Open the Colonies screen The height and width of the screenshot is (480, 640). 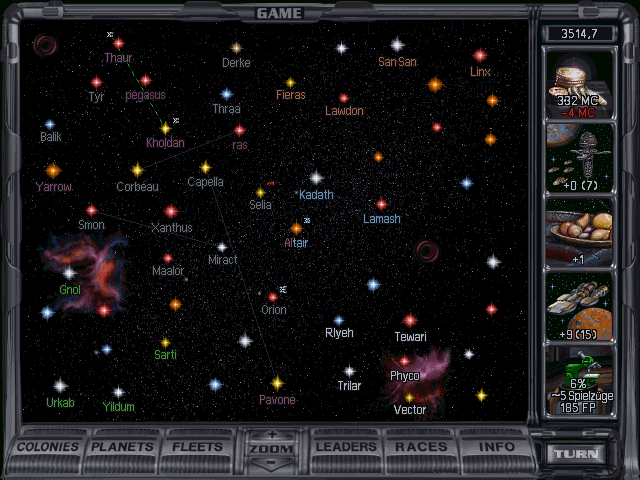pyautogui.click(x=47, y=447)
